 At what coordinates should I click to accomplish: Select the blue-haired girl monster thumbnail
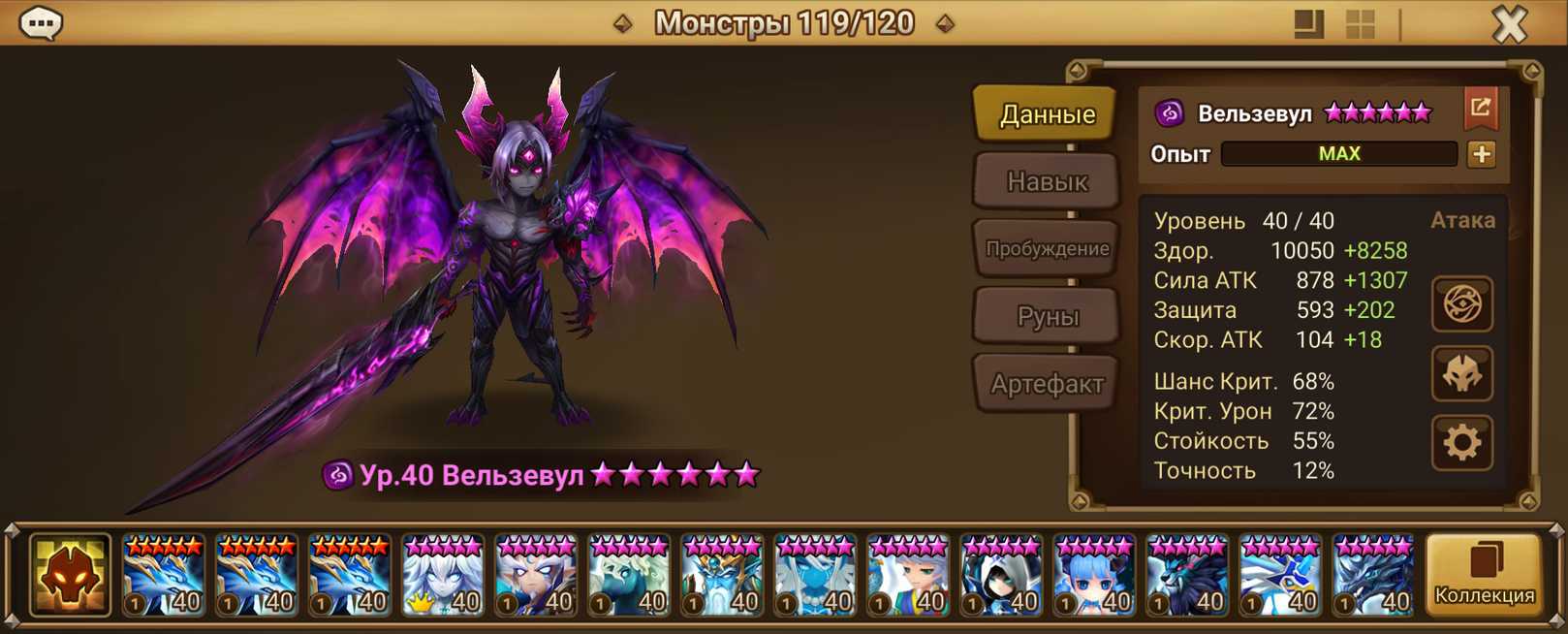pyautogui.click(x=1094, y=576)
